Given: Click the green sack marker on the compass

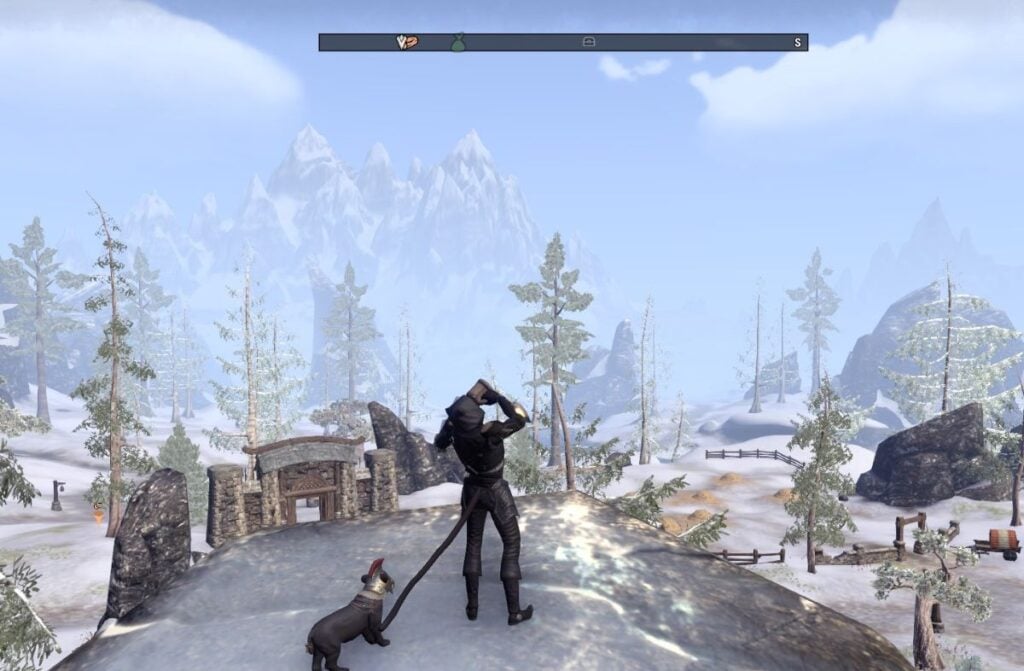Looking at the screenshot, I should [457, 43].
